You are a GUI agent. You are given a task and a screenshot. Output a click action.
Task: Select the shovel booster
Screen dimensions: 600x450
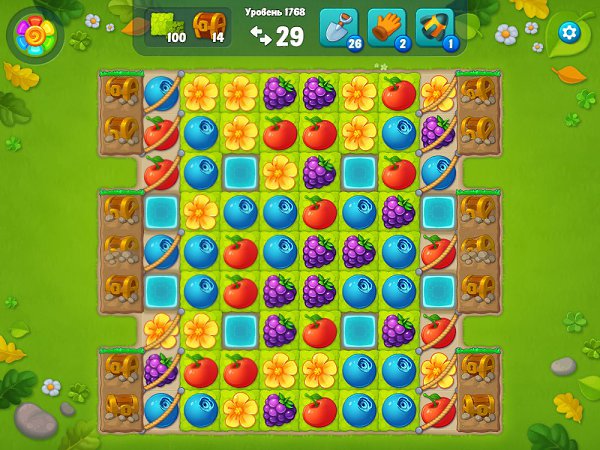338,28
